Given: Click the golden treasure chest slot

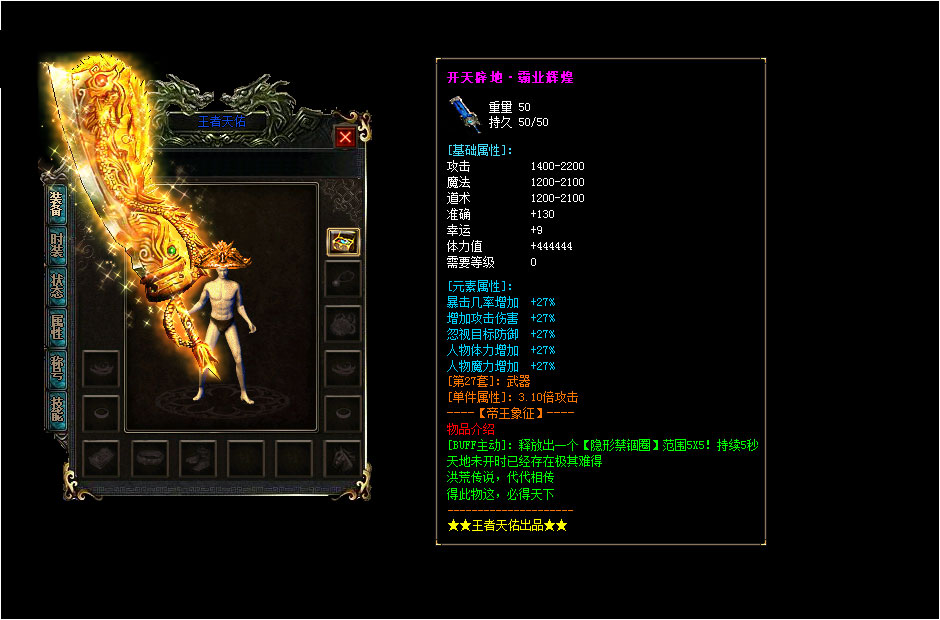Looking at the screenshot, I should pyautogui.click(x=343, y=241).
